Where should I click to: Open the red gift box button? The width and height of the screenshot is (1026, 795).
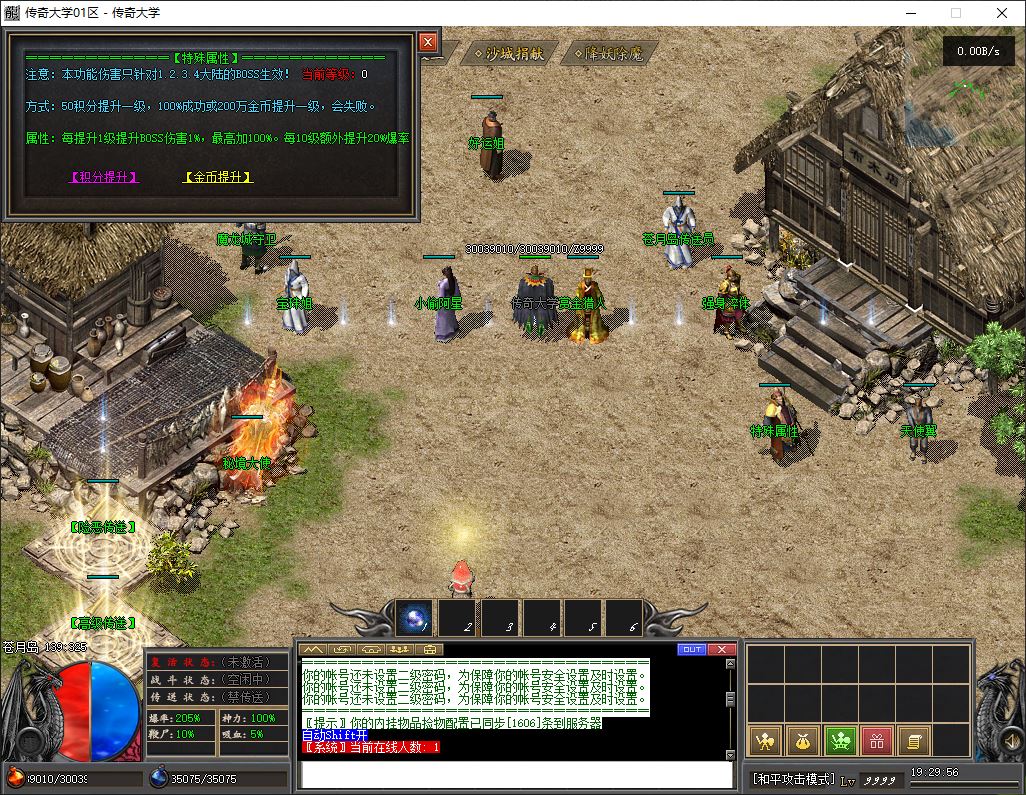pyautogui.click(x=877, y=741)
